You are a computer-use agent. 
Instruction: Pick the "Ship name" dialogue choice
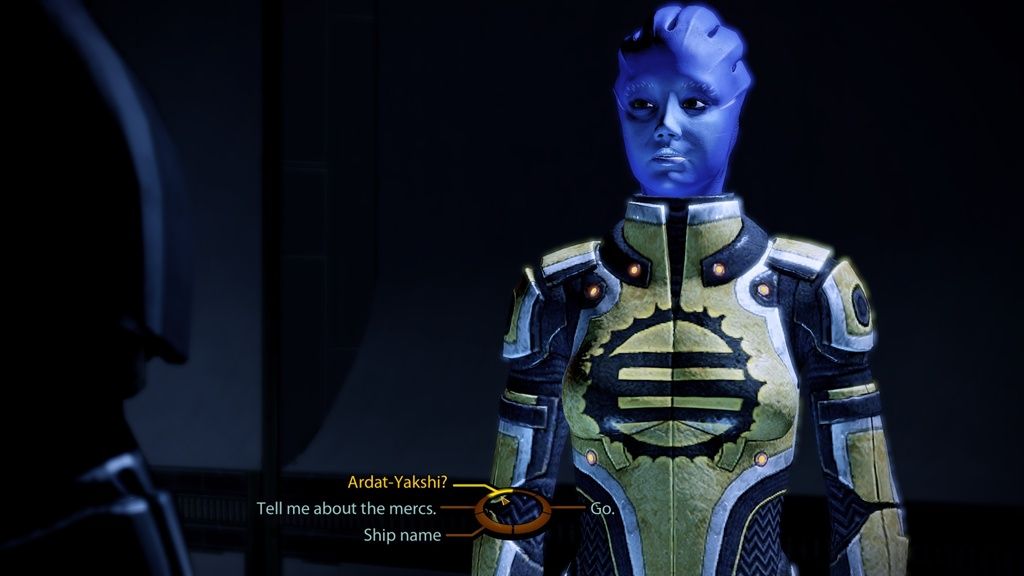click(x=400, y=535)
